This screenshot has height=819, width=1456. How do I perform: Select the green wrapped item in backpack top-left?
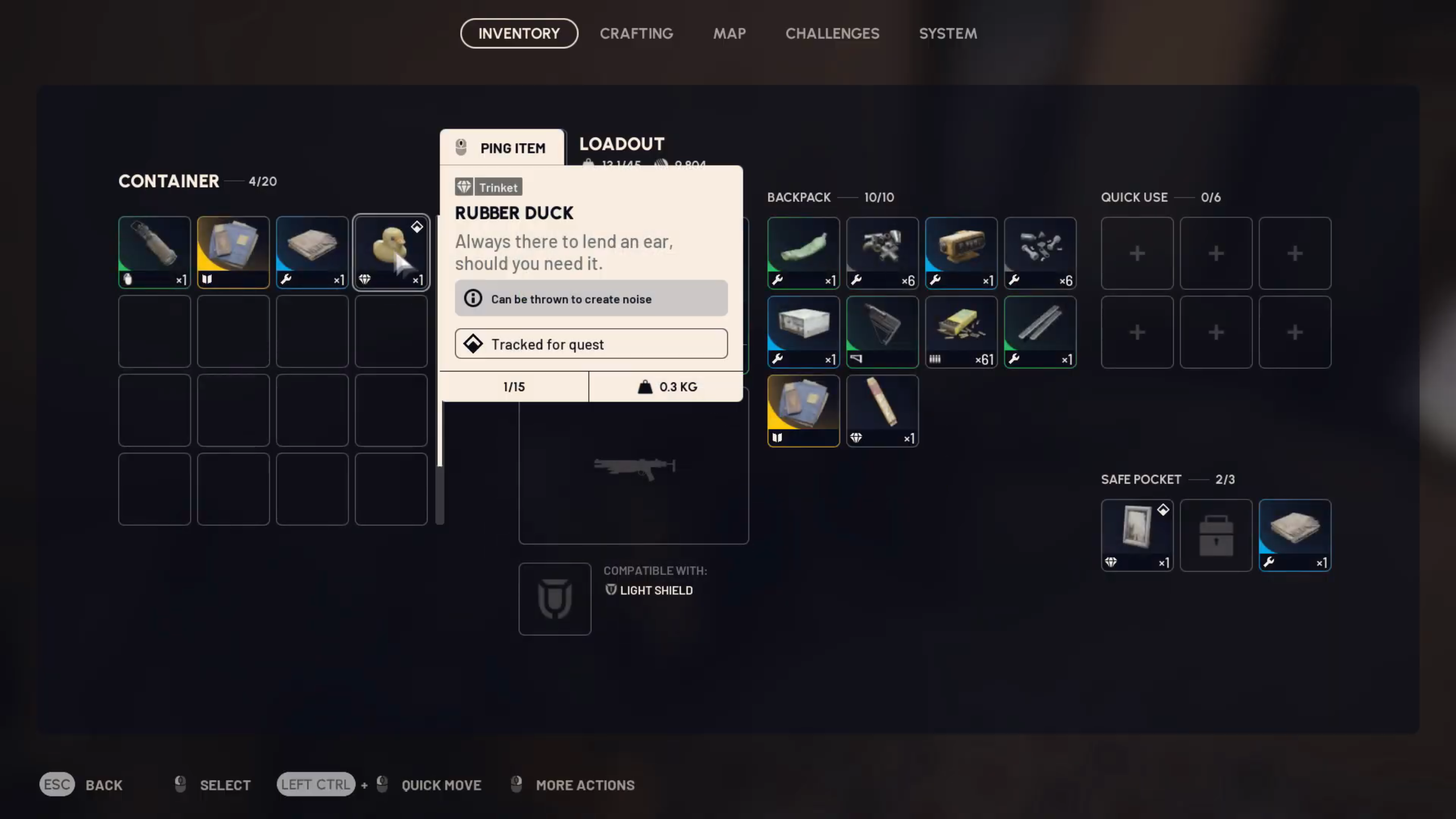coord(803,253)
